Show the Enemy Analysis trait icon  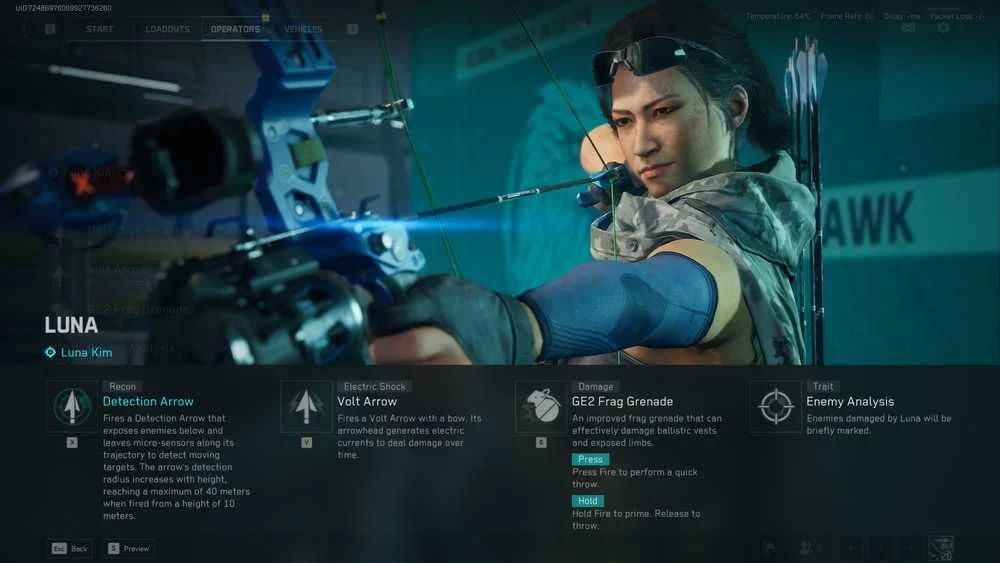(x=776, y=406)
